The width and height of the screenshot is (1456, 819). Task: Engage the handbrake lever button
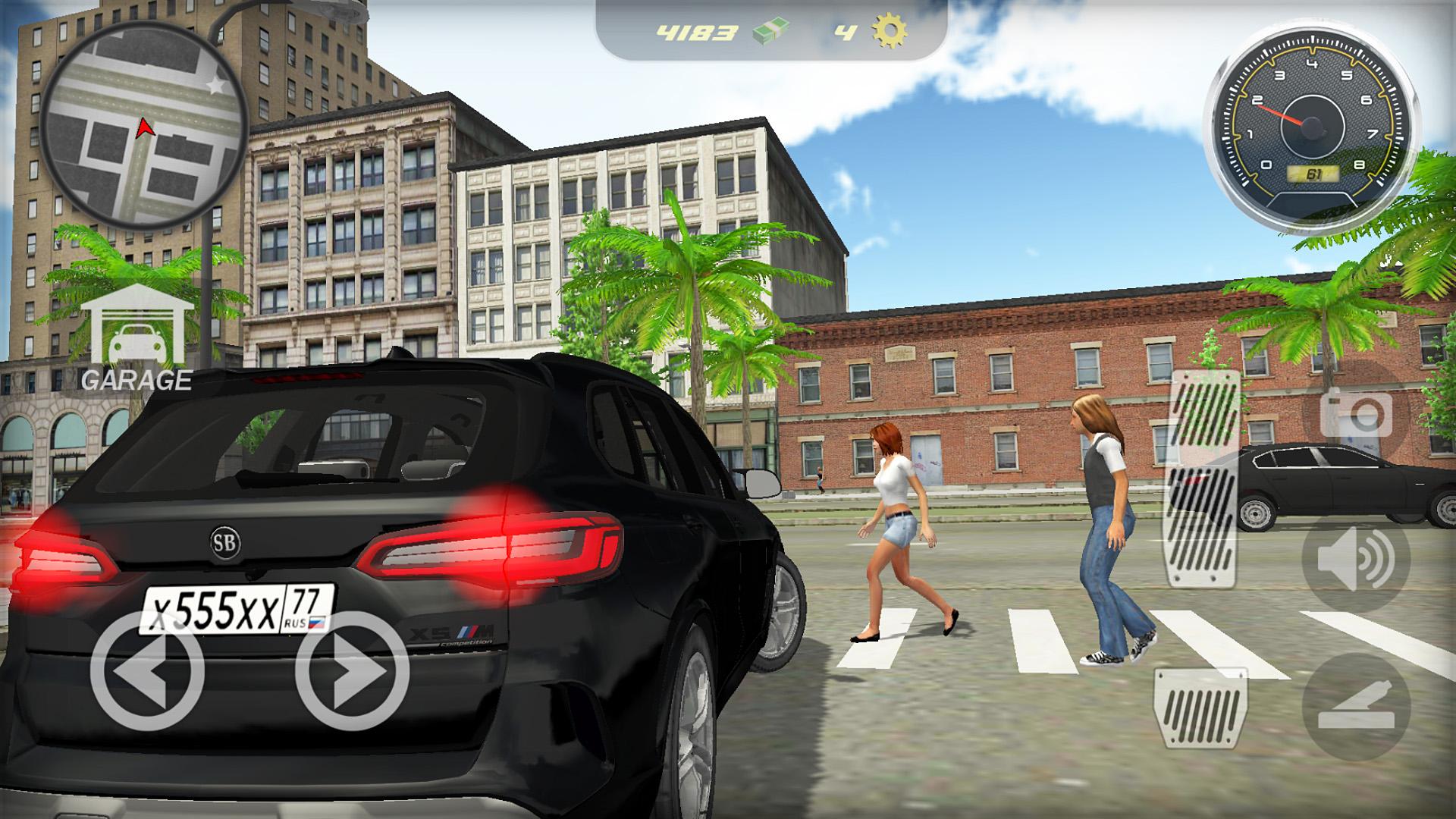click(x=1355, y=707)
